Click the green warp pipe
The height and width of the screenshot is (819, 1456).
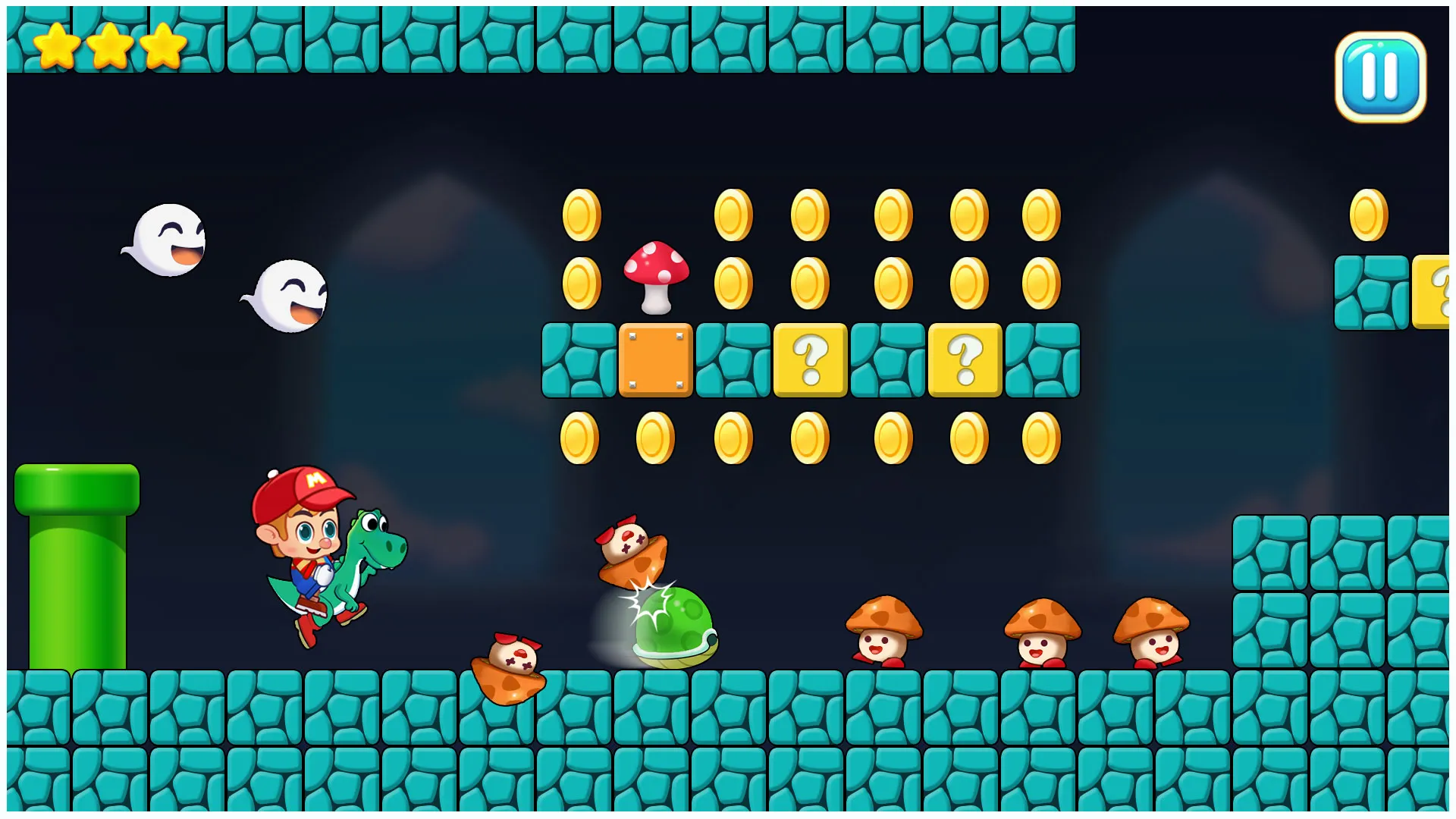(x=76, y=565)
